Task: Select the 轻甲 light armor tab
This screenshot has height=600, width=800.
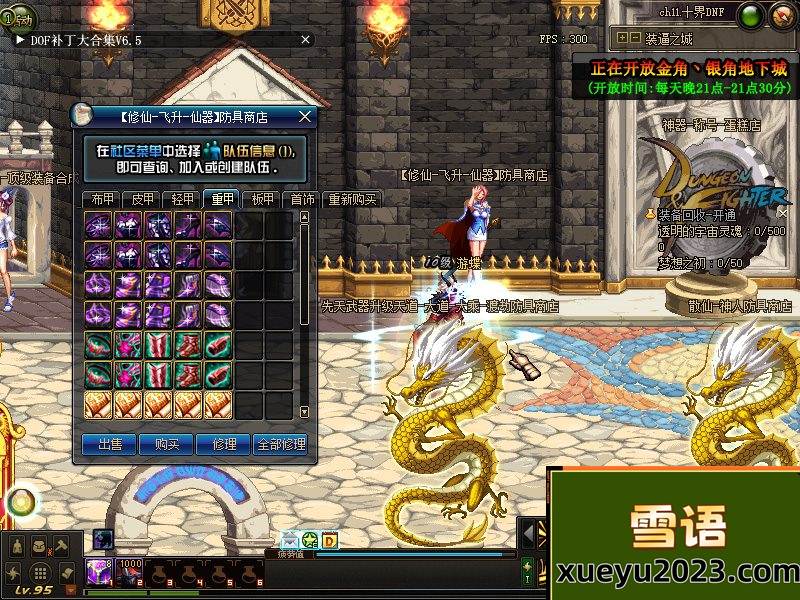Action: [183, 199]
